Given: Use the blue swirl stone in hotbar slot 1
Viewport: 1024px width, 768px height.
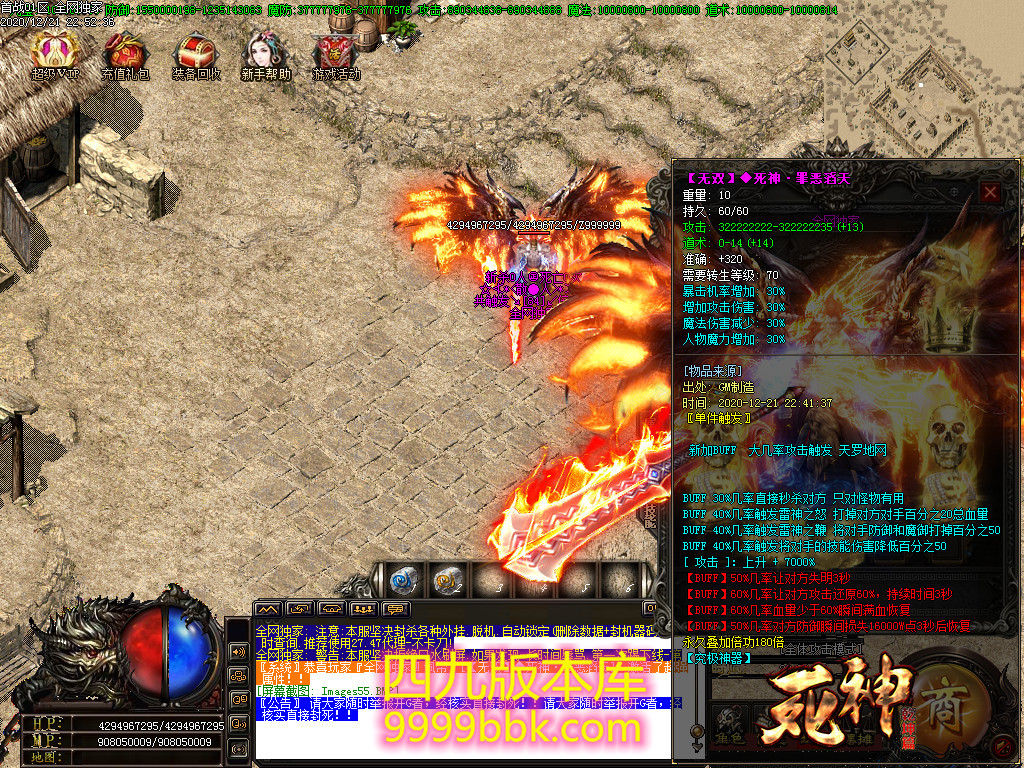Looking at the screenshot, I should (403, 580).
